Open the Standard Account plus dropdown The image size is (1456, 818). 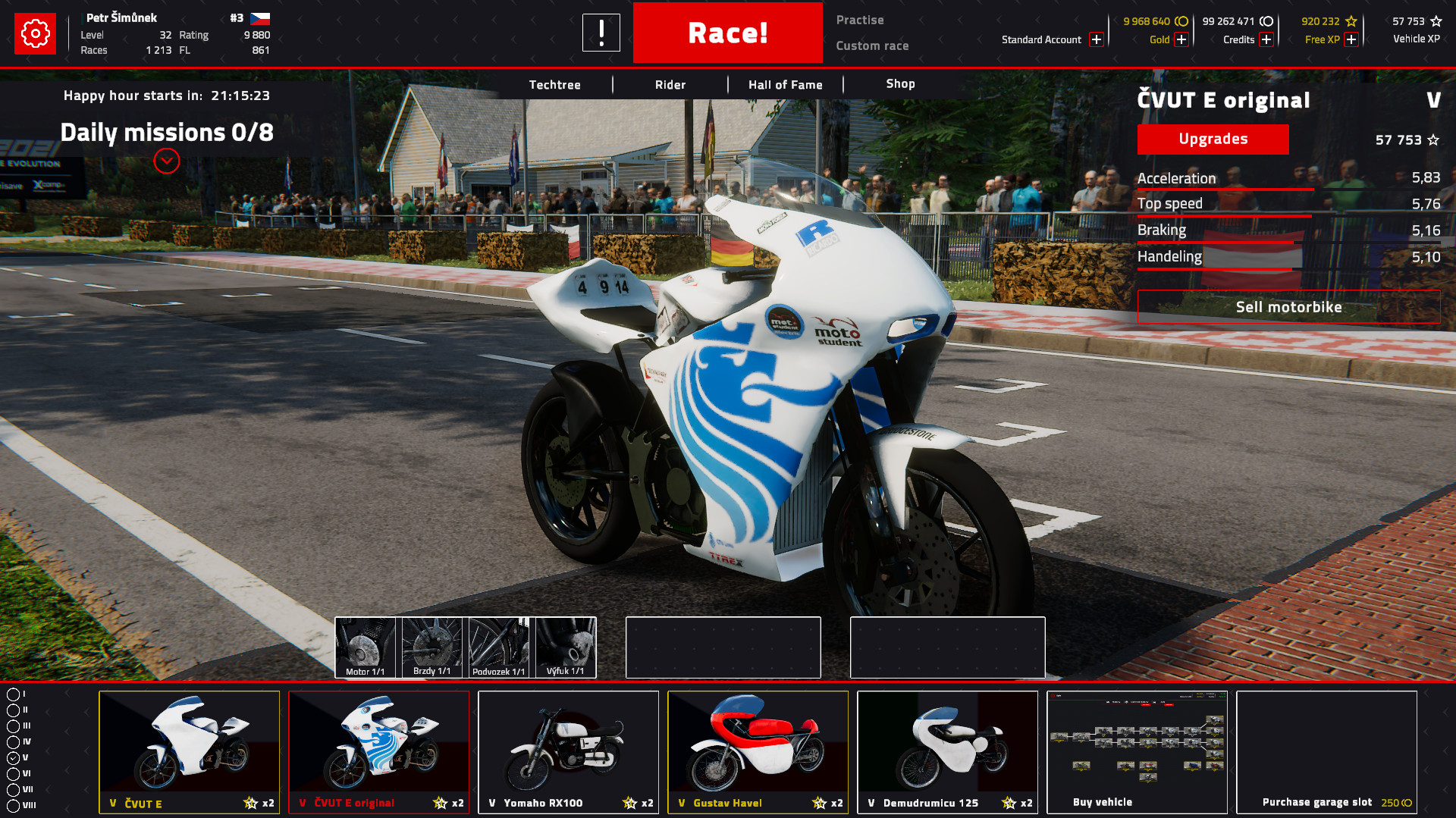(1096, 39)
